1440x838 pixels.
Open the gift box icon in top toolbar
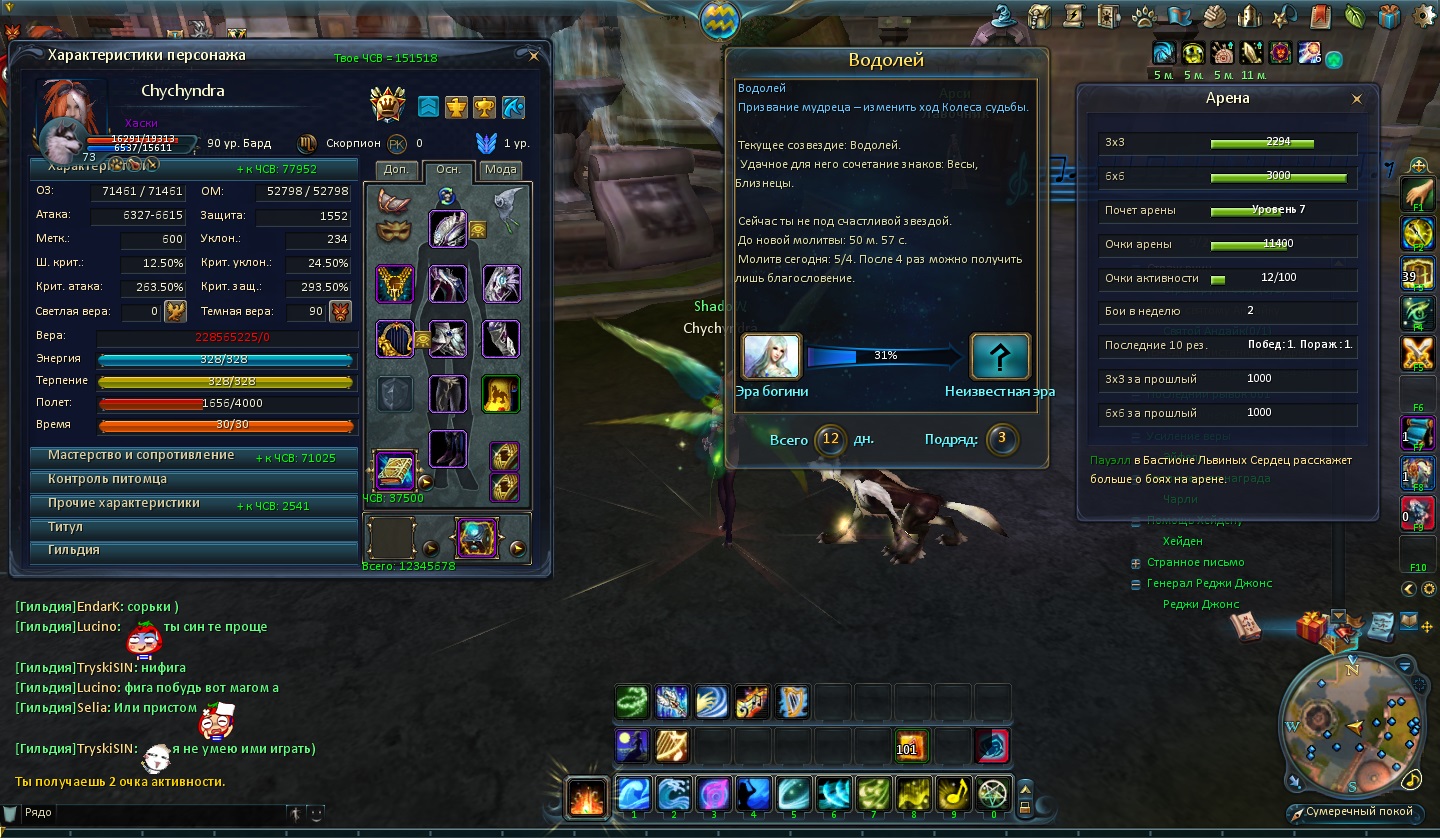pos(1388,17)
